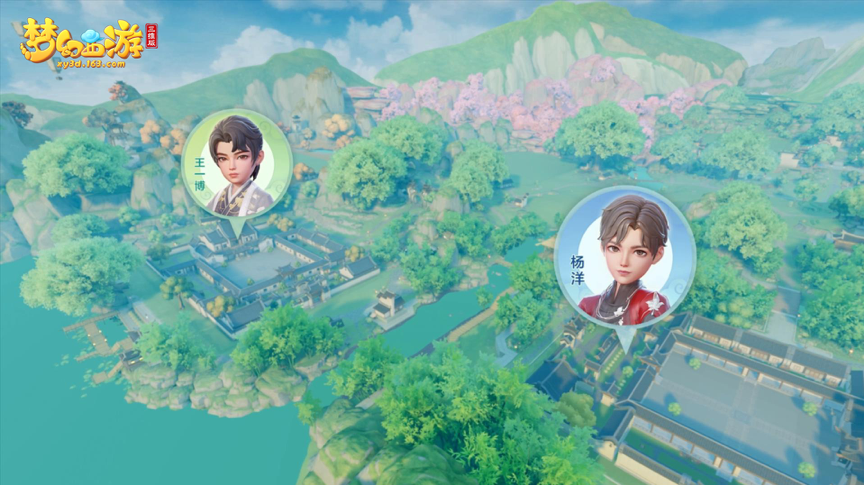The width and height of the screenshot is (864, 485).
Task: Select the 王一博 portrait map marker
Action: point(237,165)
